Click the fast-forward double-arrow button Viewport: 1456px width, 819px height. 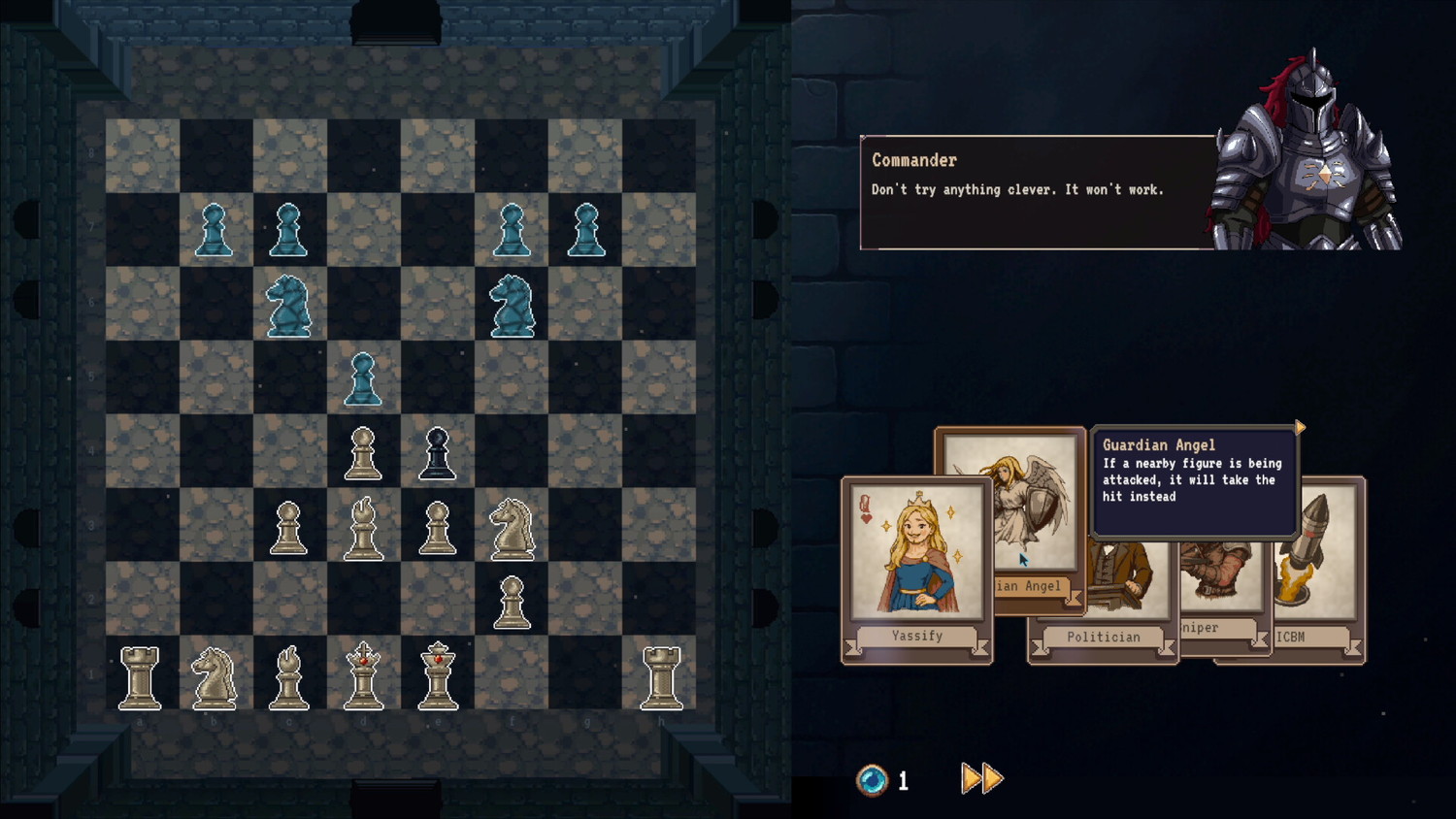980,777
